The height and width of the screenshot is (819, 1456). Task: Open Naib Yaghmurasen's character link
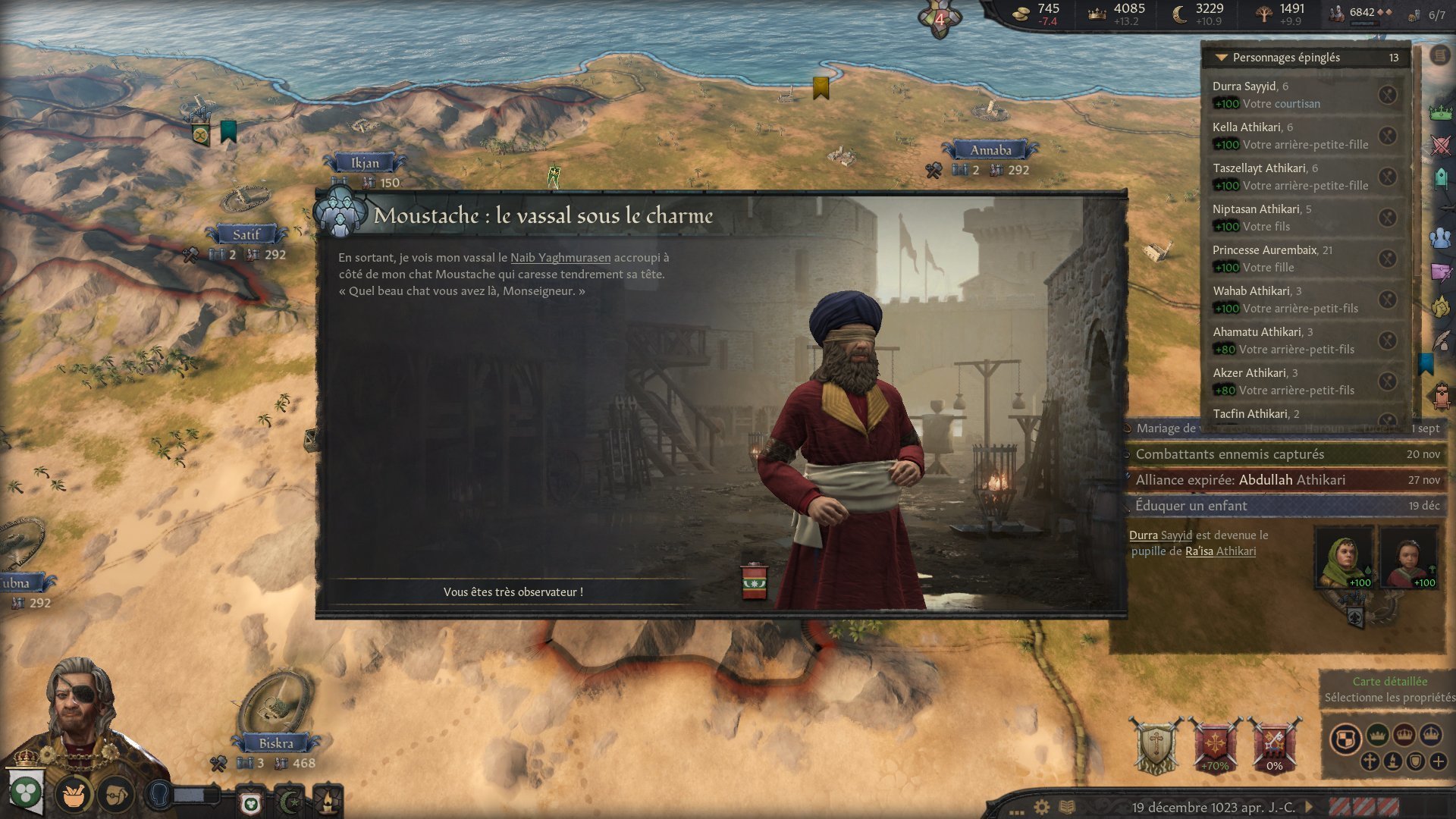[x=560, y=258]
